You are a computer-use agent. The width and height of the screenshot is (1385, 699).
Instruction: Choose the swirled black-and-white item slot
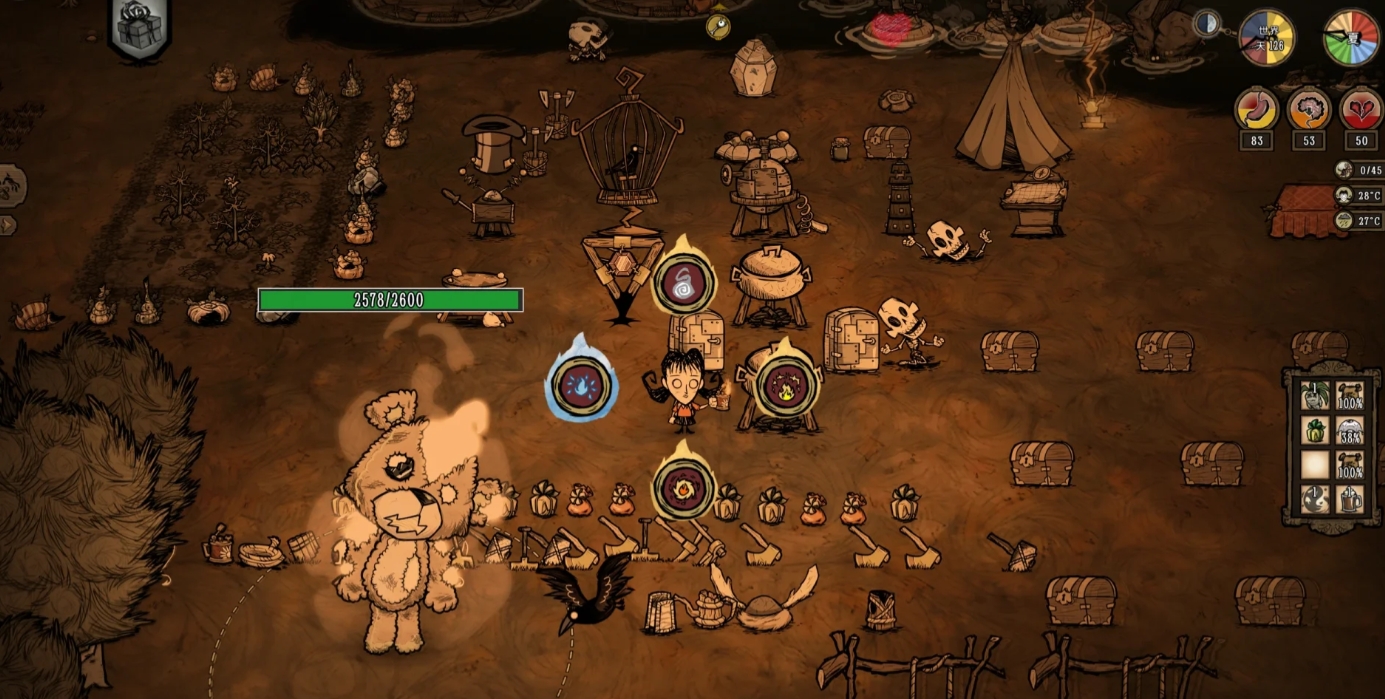pyautogui.click(x=1315, y=499)
